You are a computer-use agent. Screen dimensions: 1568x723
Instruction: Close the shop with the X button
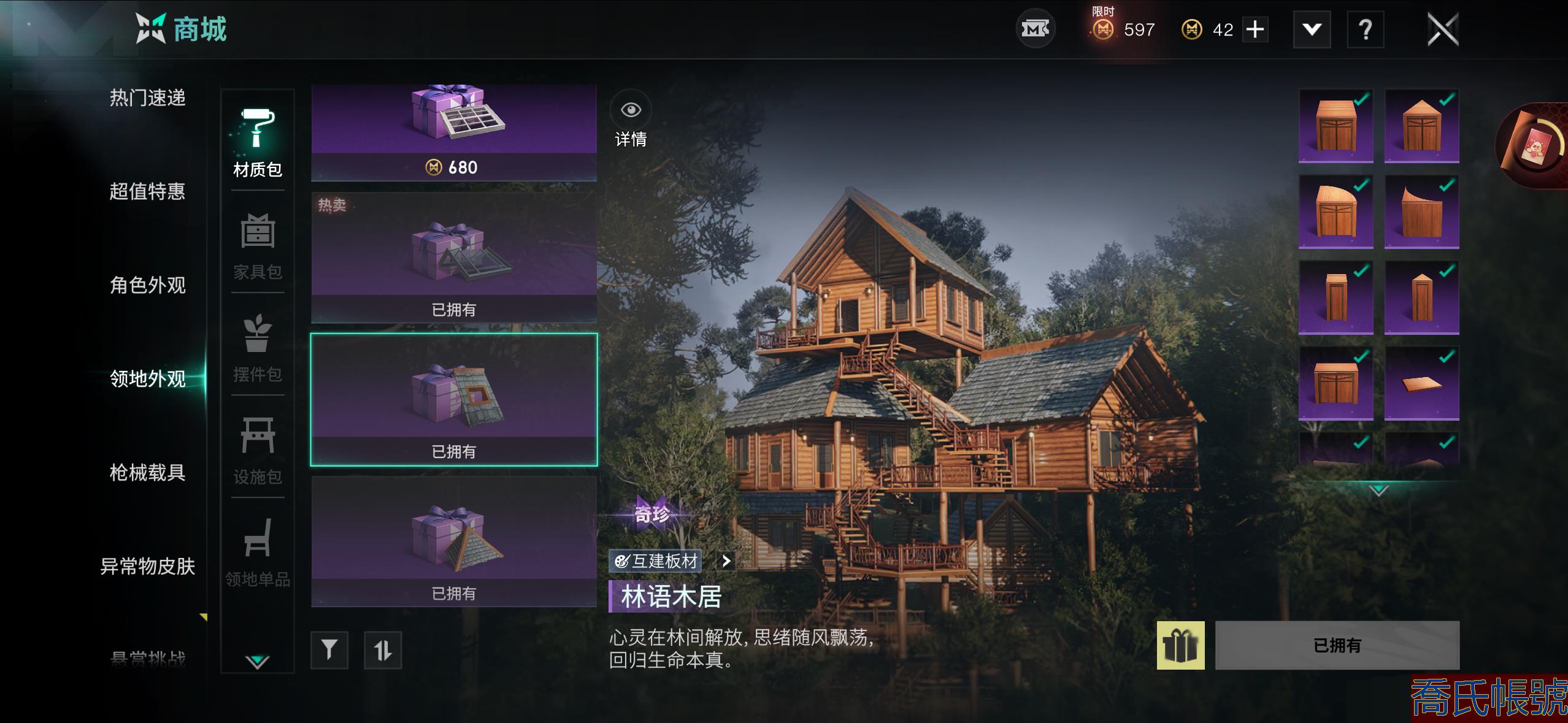coord(1442,29)
